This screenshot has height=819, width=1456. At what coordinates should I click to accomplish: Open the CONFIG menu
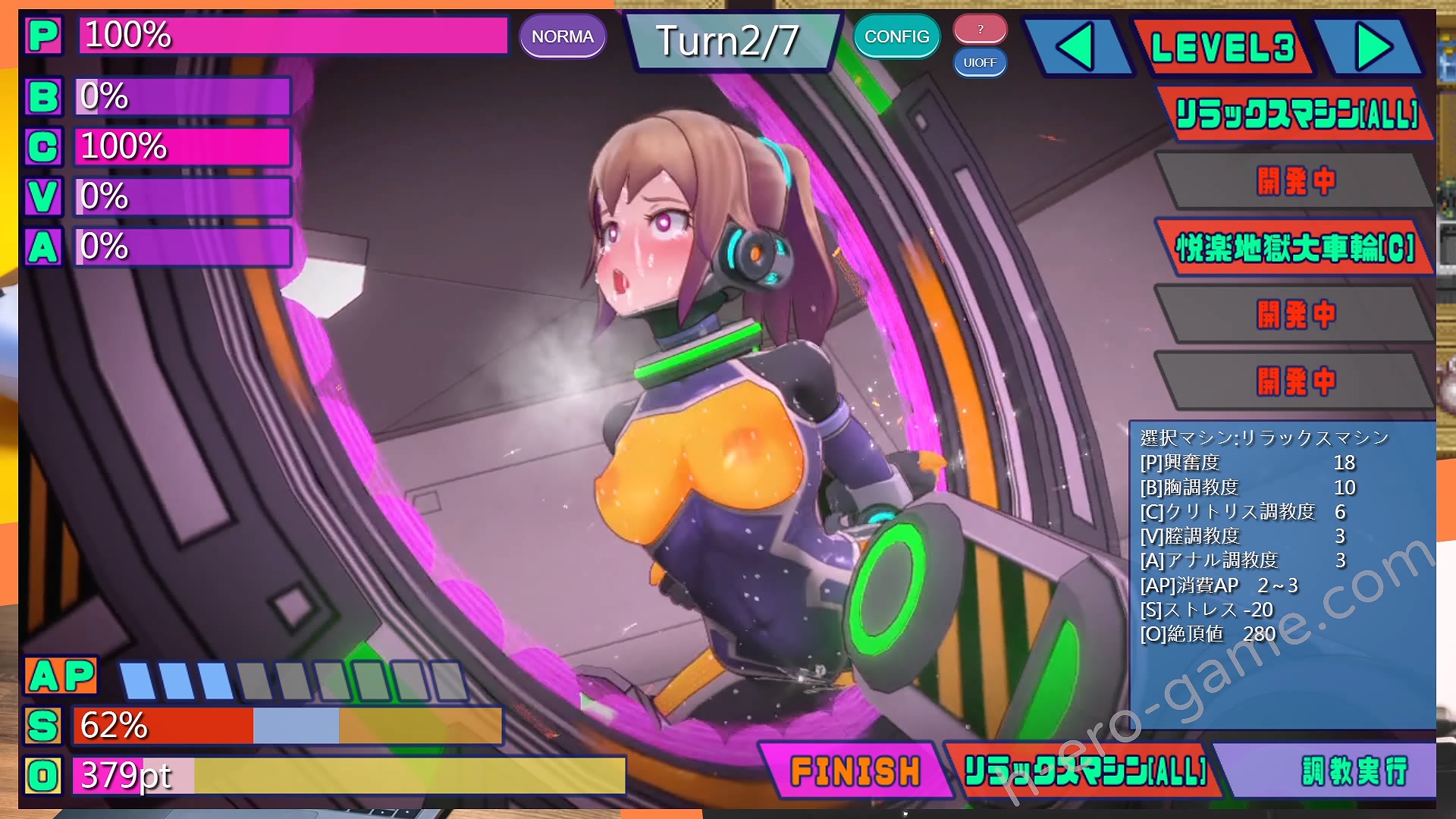(896, 36)
